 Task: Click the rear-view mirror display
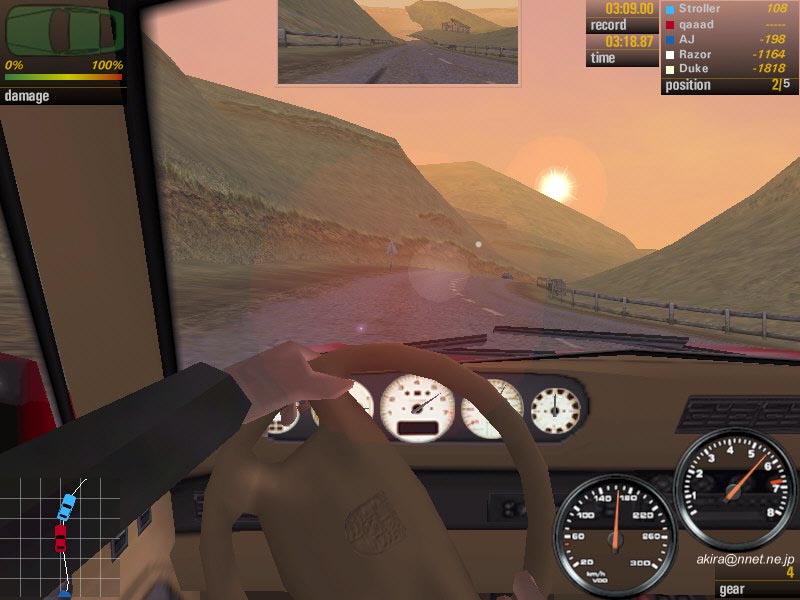[x=398, y=41]
